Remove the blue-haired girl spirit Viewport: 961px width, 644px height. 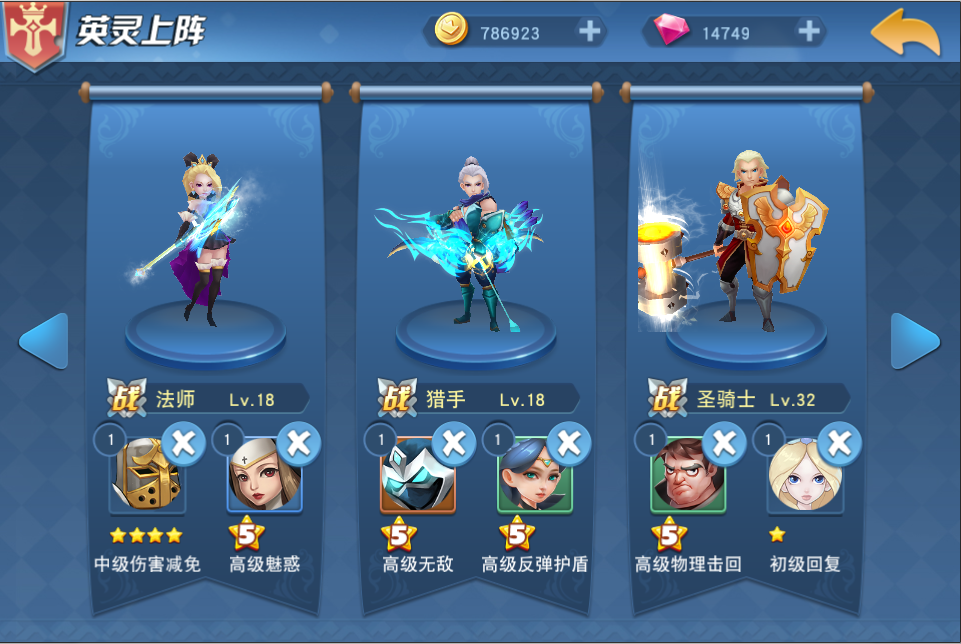[x=568, y=441]
